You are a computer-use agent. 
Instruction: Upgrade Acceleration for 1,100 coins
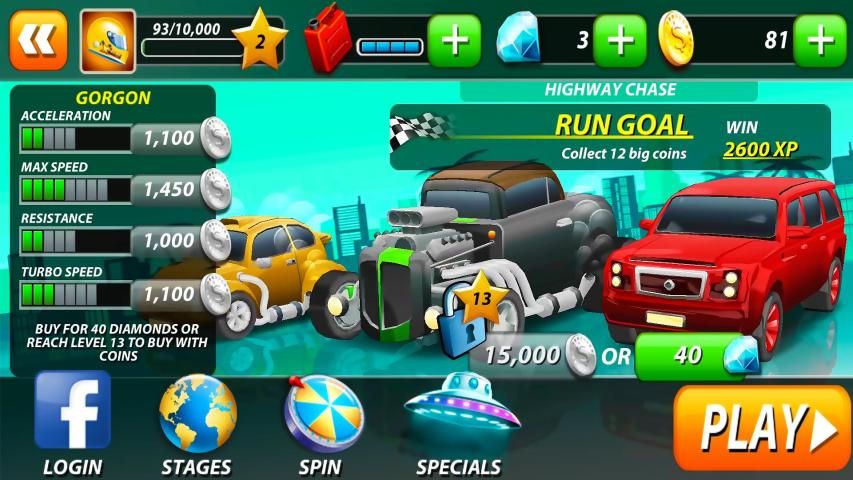[177, 138]
